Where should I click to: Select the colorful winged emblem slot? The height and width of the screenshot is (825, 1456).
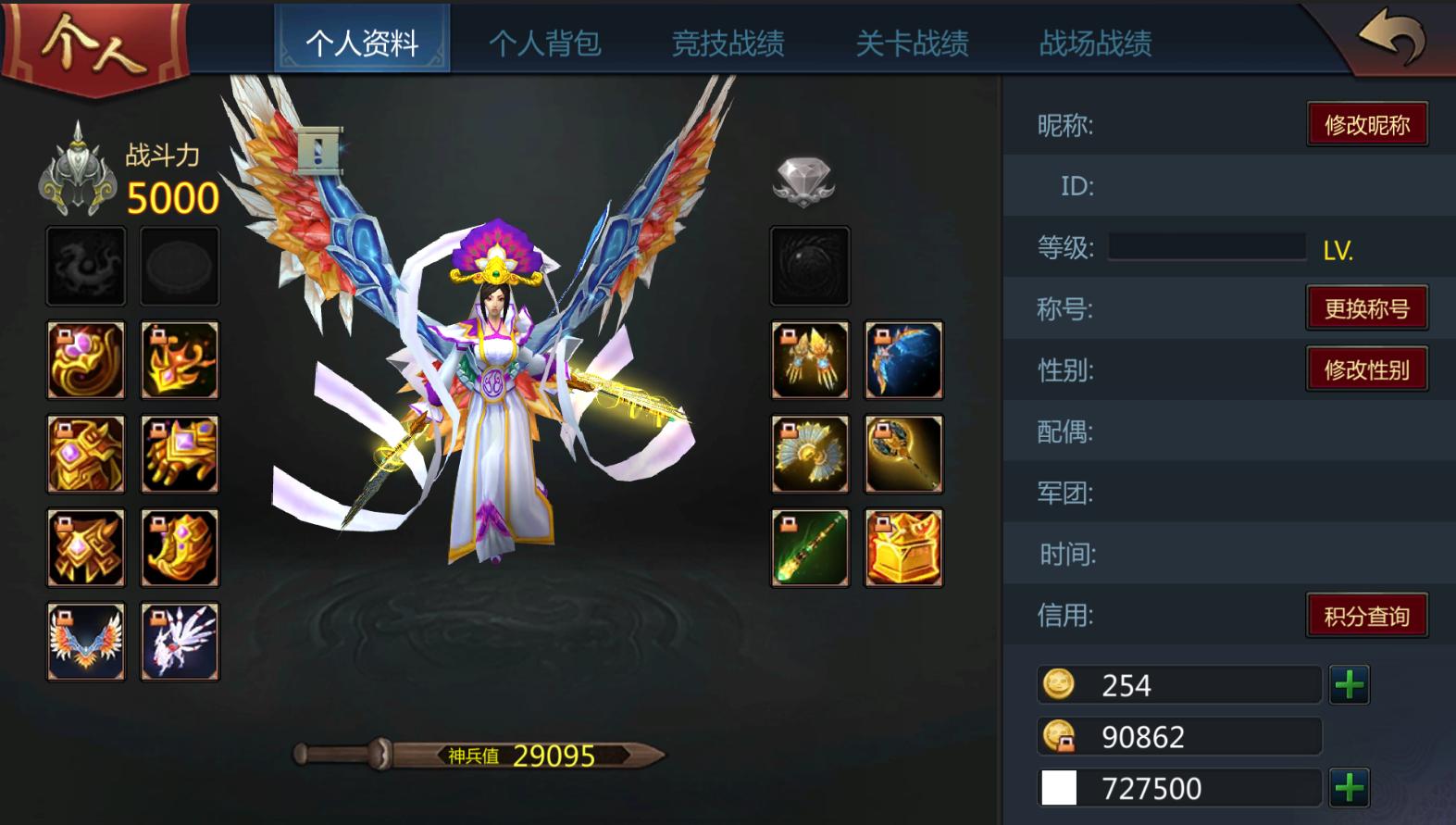[x=86, y=642]
